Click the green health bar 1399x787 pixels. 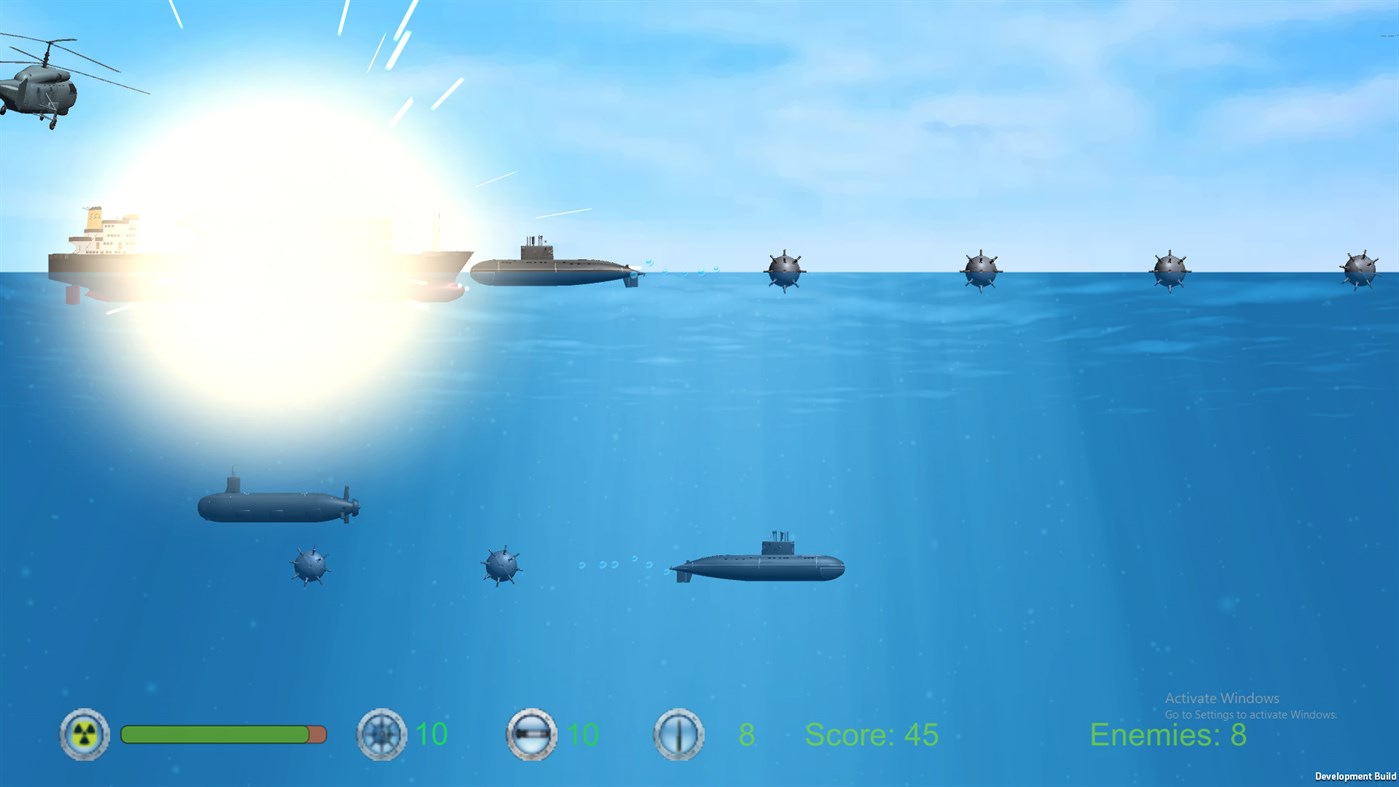[215, 733]
